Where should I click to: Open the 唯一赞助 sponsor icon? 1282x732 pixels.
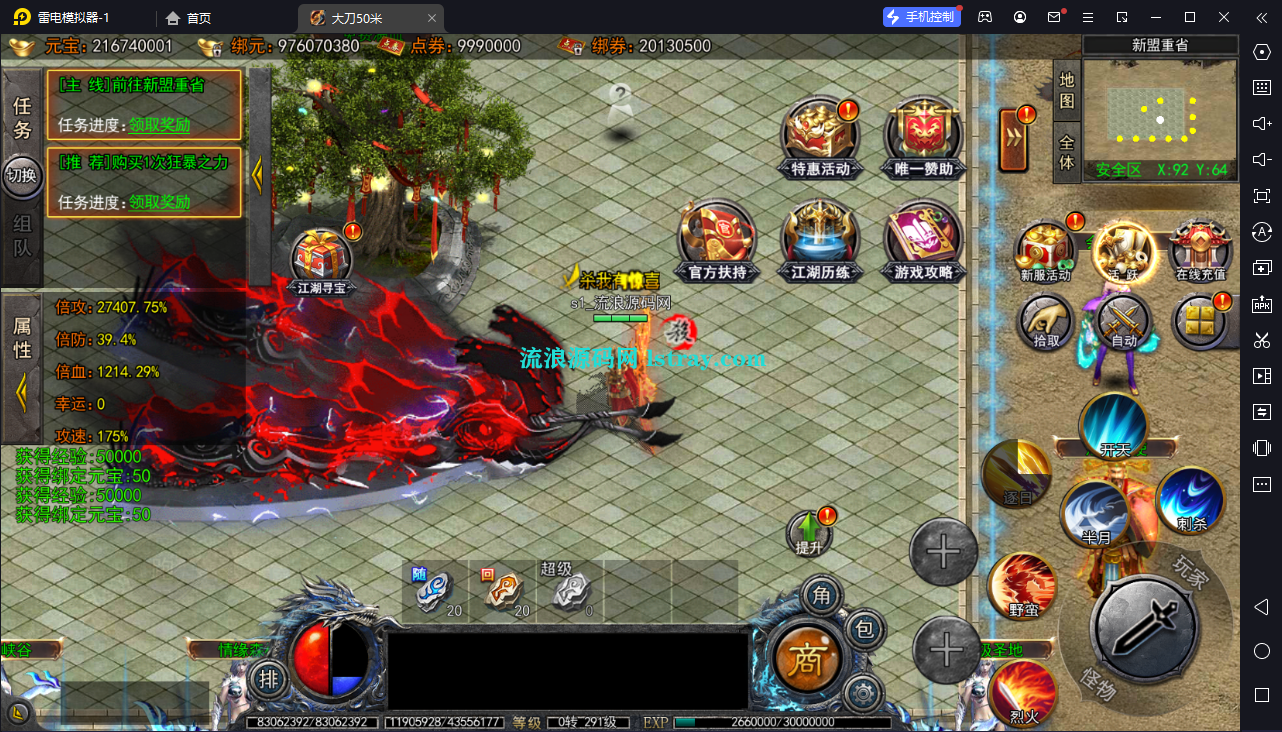coord(922,137)
